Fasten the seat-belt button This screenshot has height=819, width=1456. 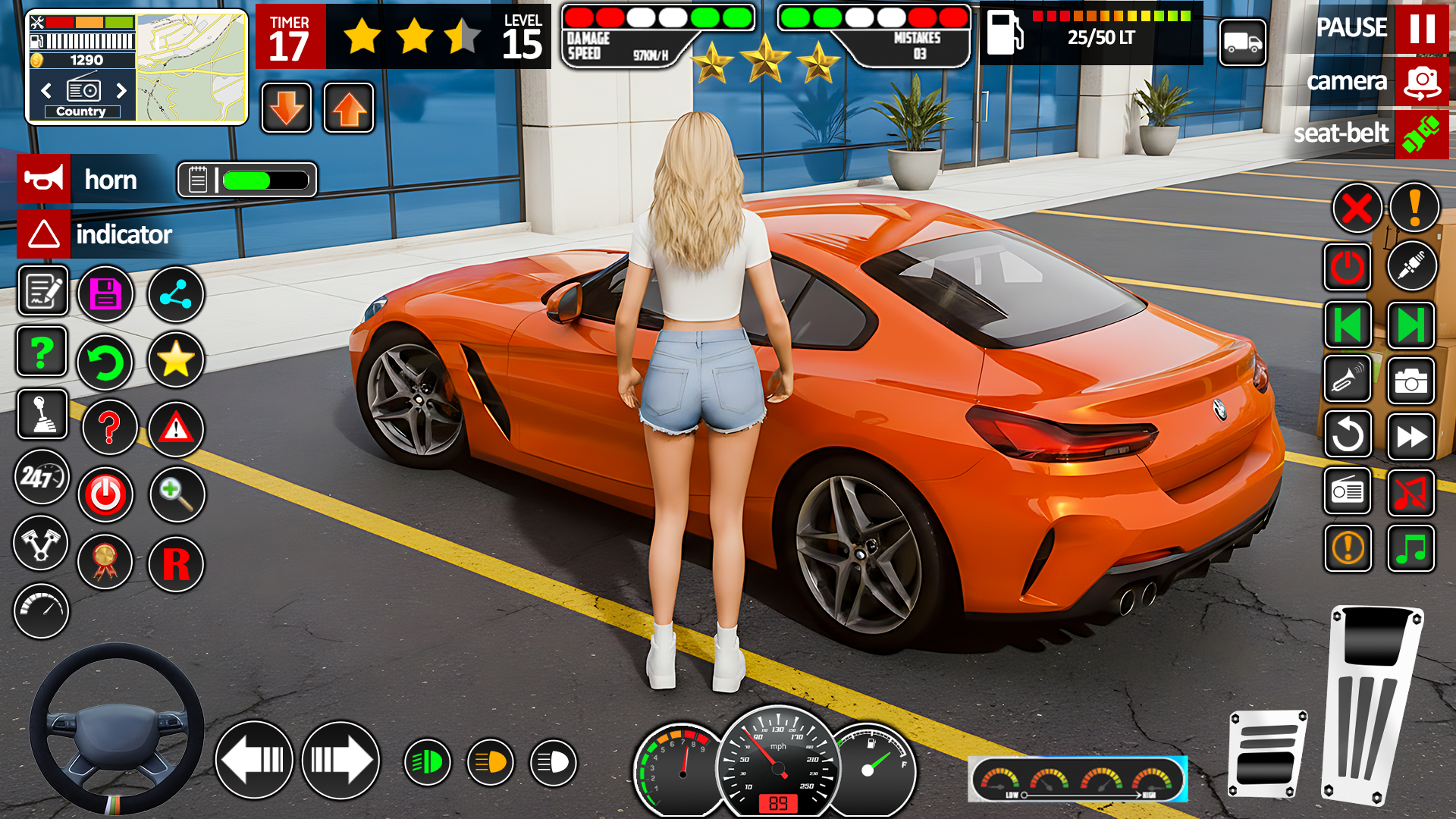(x=1421, y=133)
